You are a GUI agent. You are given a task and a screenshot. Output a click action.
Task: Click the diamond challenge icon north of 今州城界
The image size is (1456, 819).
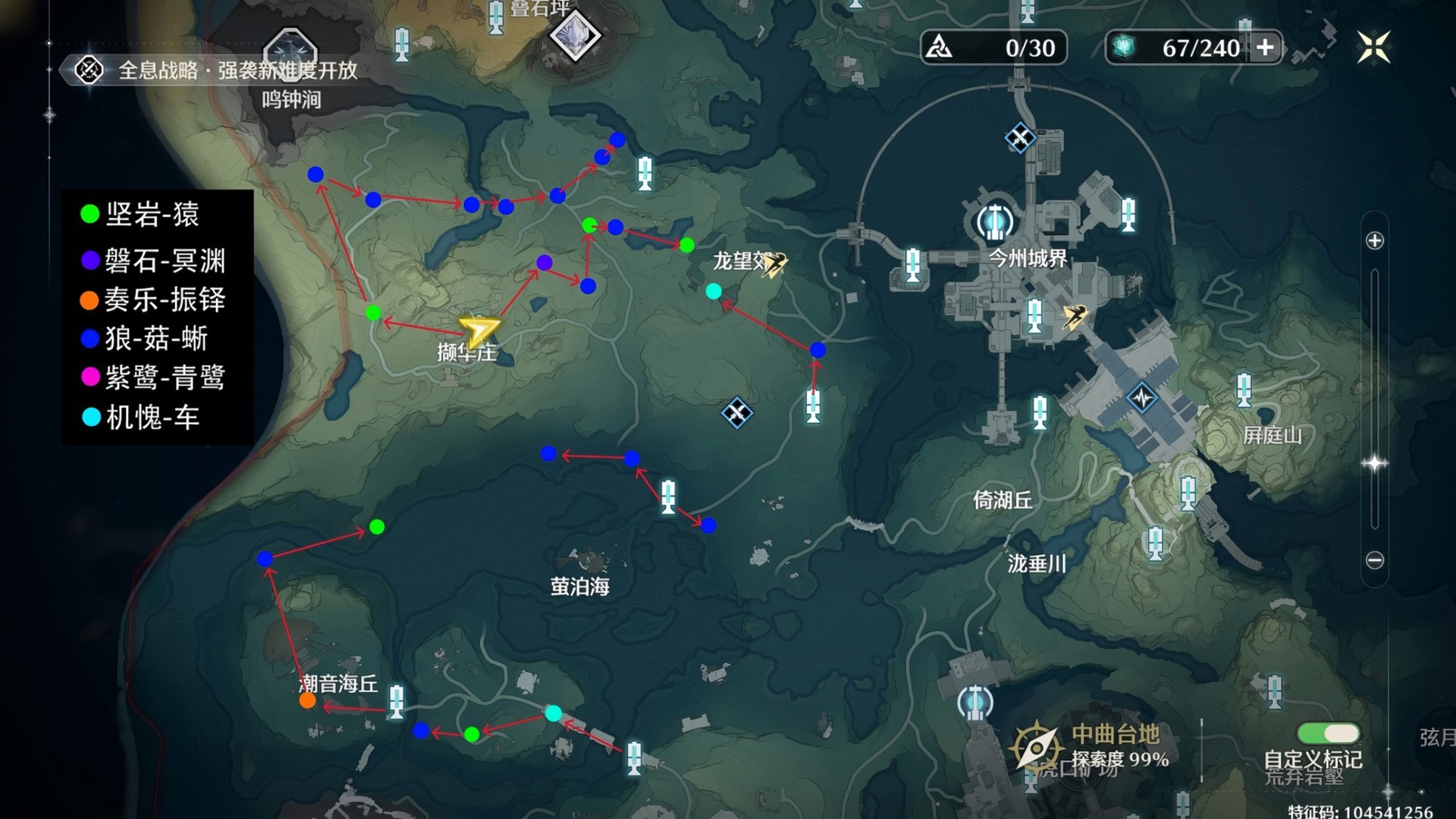coord(1019,139)
